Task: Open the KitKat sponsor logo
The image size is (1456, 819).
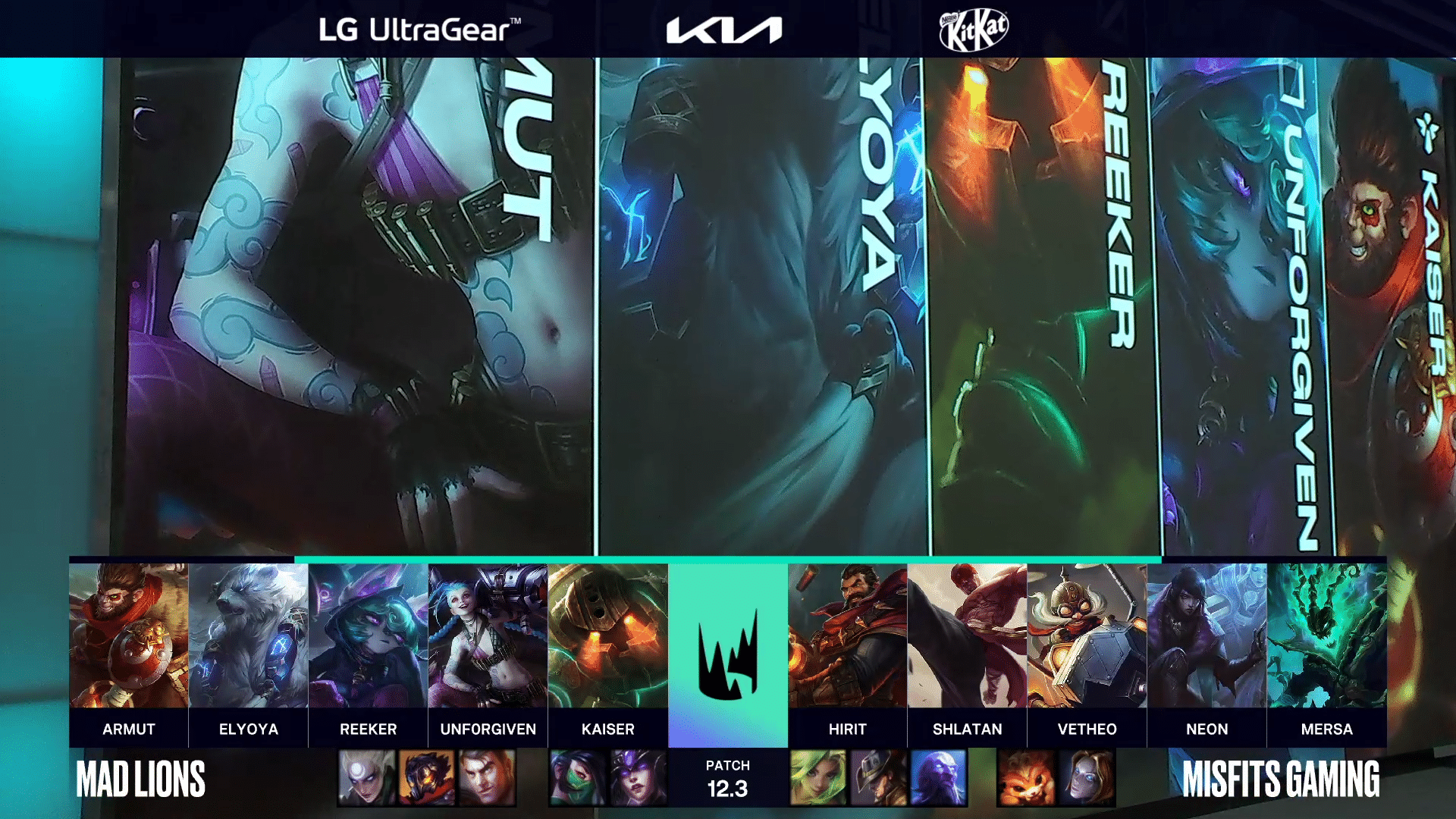Action: tap(974, 30)
